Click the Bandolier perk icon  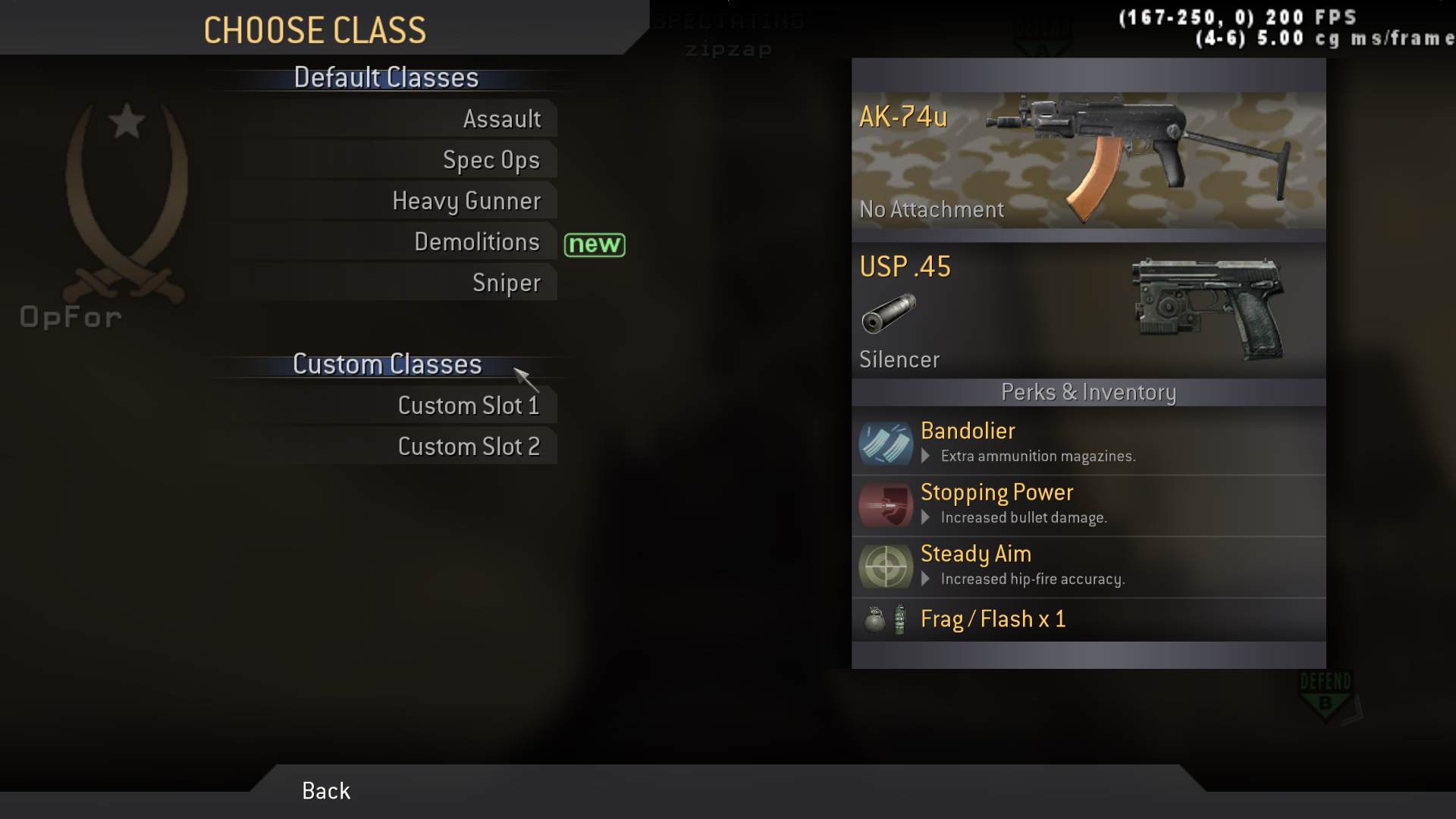tap(884, 443)
